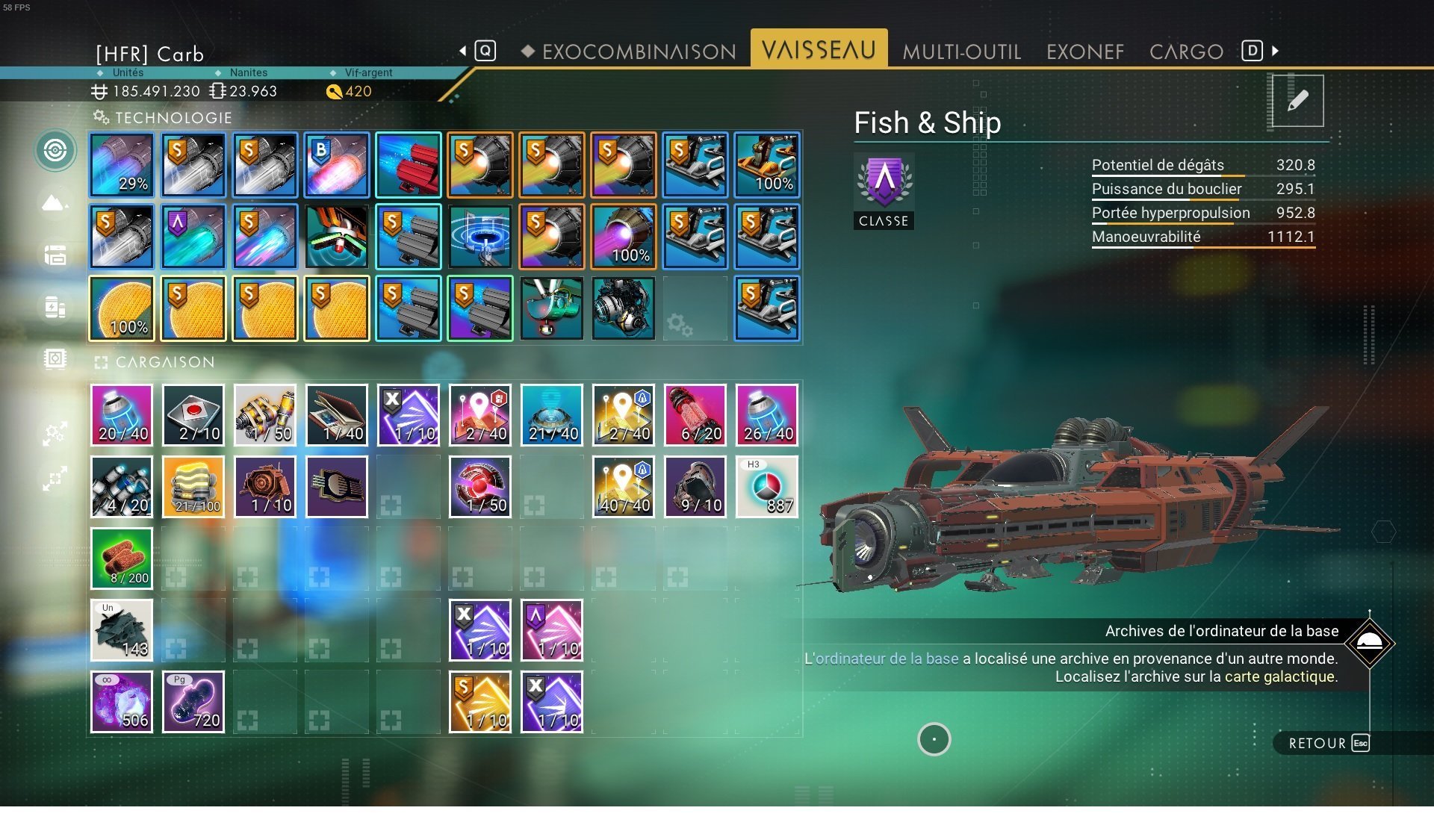The image size is (1434, 840).
Task: Click the 40/40 yellow map marker slot
Action: point(624,487)
